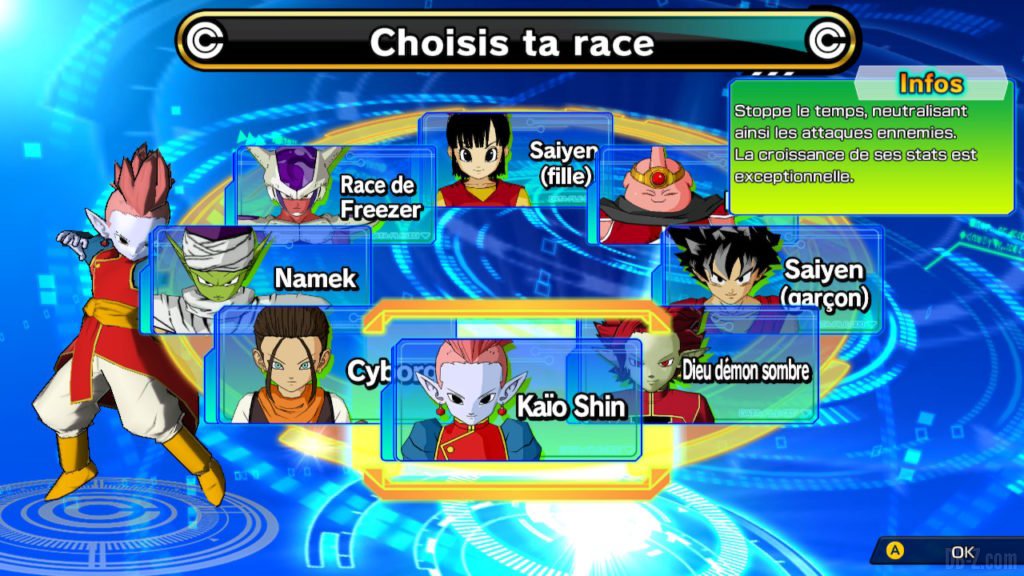Image resolution: width=1024 pixels, height=576 pixels.
Task: Select the Saiyen (fille) race card
Action: tap(515, 160)
